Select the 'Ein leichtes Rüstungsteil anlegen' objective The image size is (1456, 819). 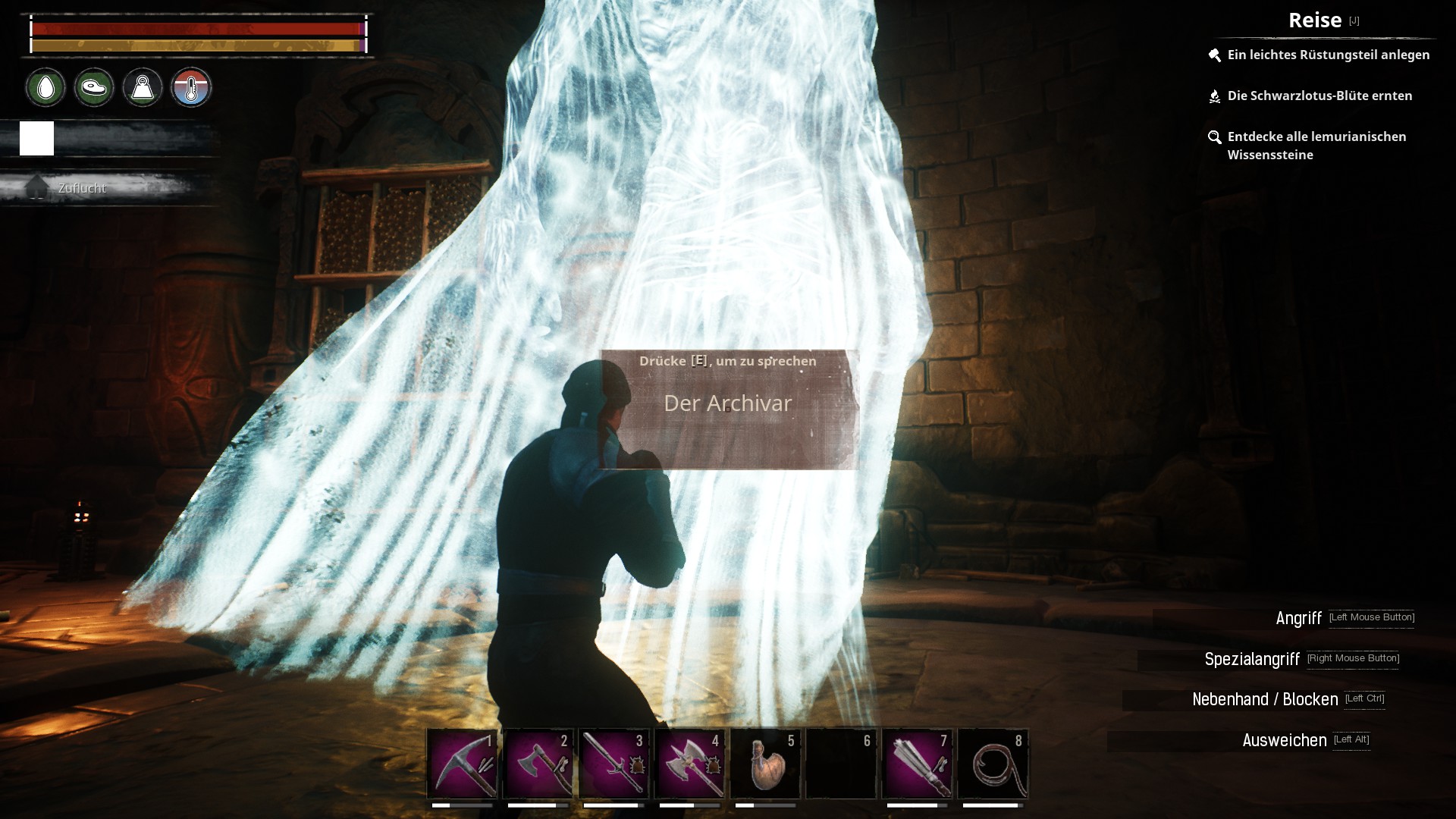[x=1328, y=55]
